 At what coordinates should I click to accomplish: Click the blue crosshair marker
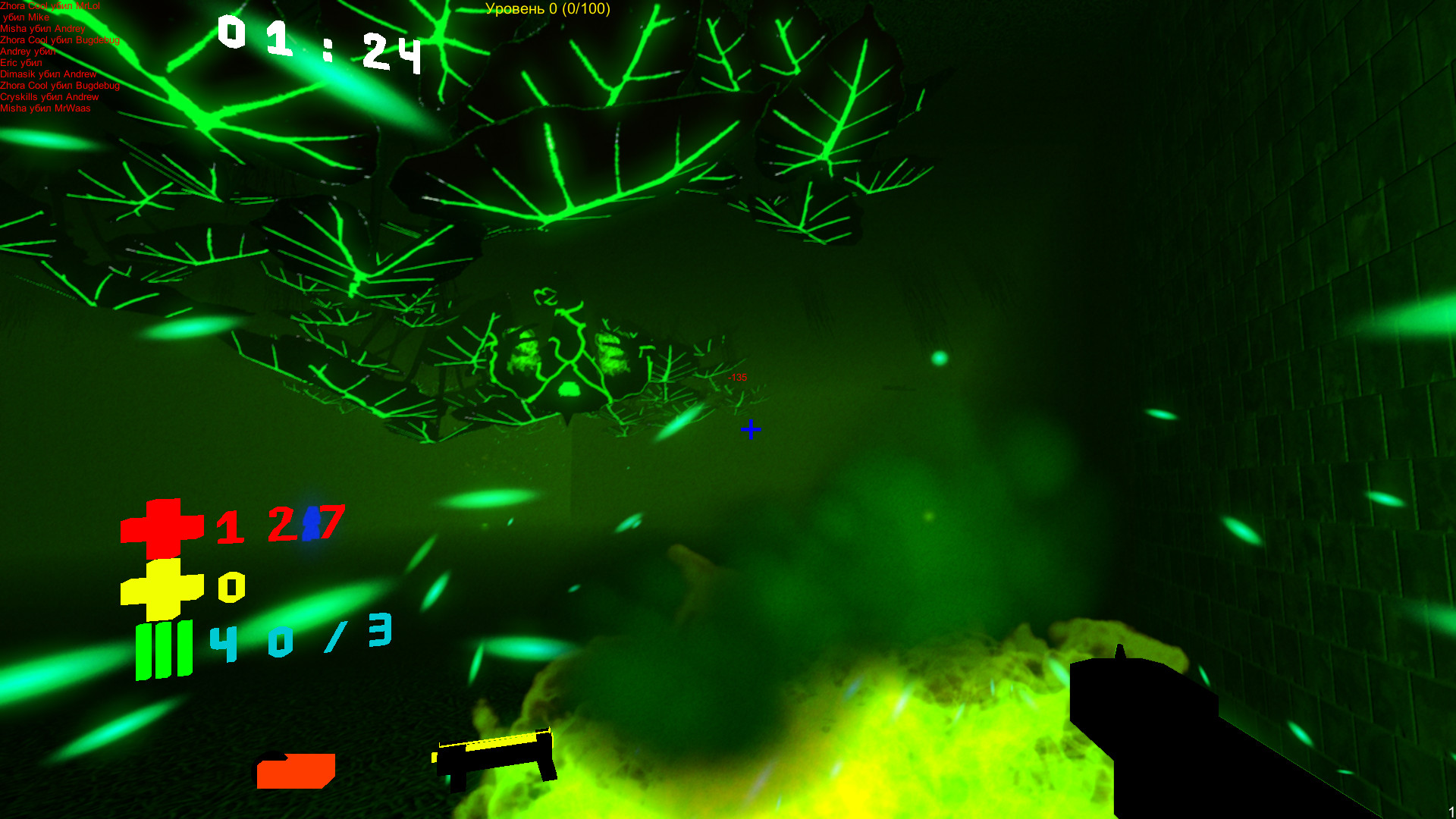(751, 429)
